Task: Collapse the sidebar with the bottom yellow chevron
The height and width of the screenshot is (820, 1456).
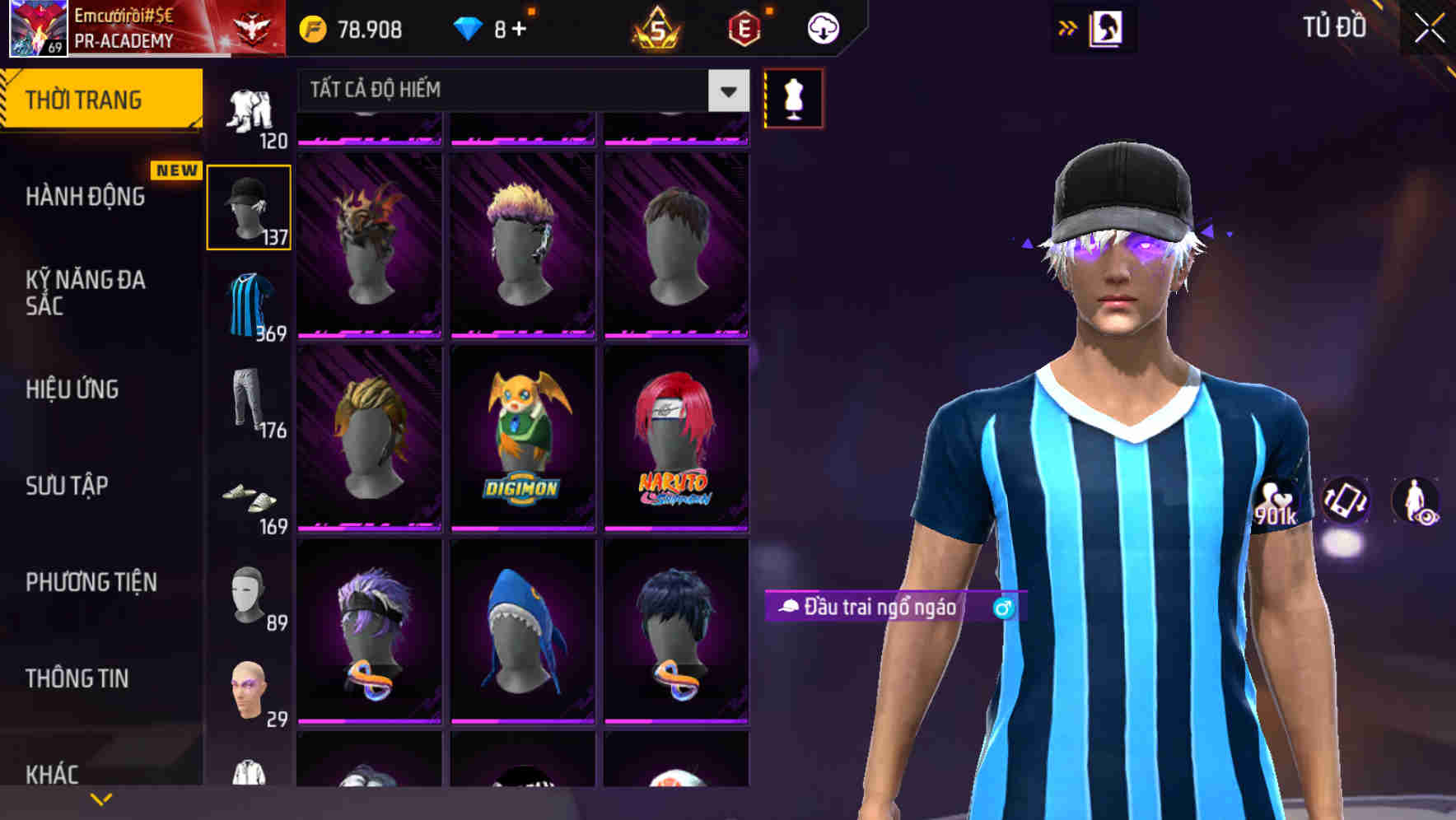Action: tap(100, 797)
